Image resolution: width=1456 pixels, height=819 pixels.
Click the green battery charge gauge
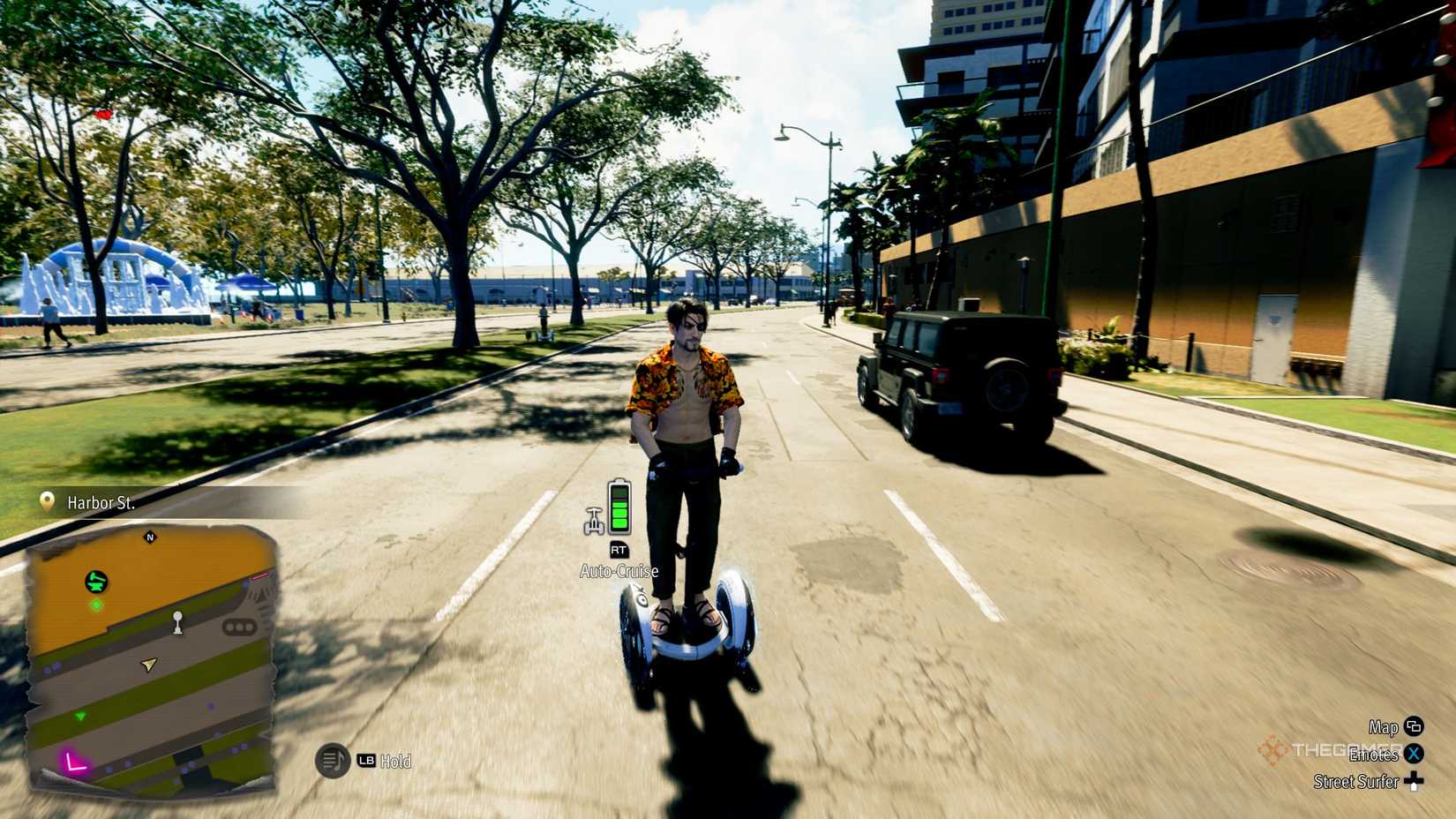pyautogui.click(x=619, y=516)
